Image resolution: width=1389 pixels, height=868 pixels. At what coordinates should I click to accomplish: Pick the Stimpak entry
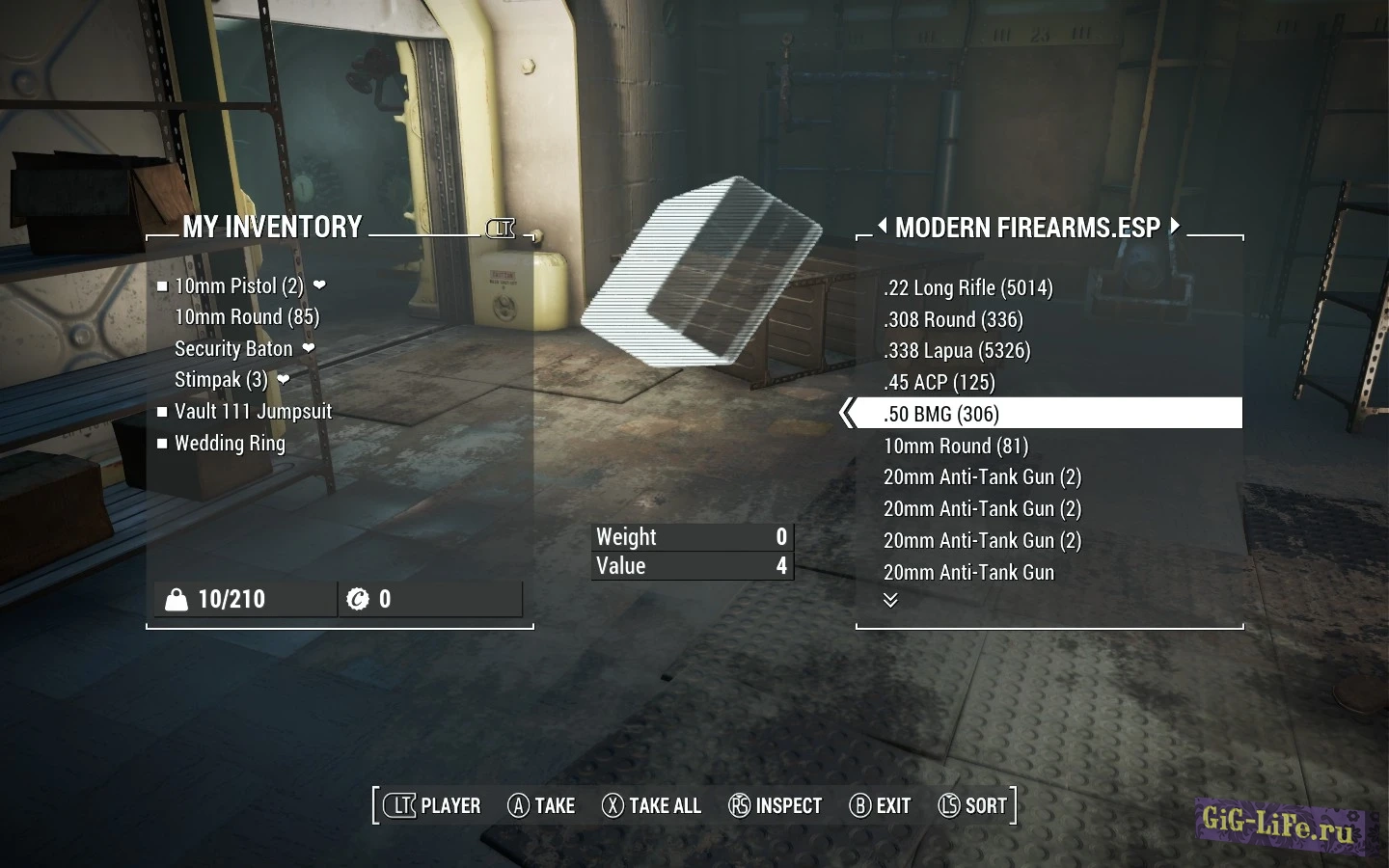(221, 380)
